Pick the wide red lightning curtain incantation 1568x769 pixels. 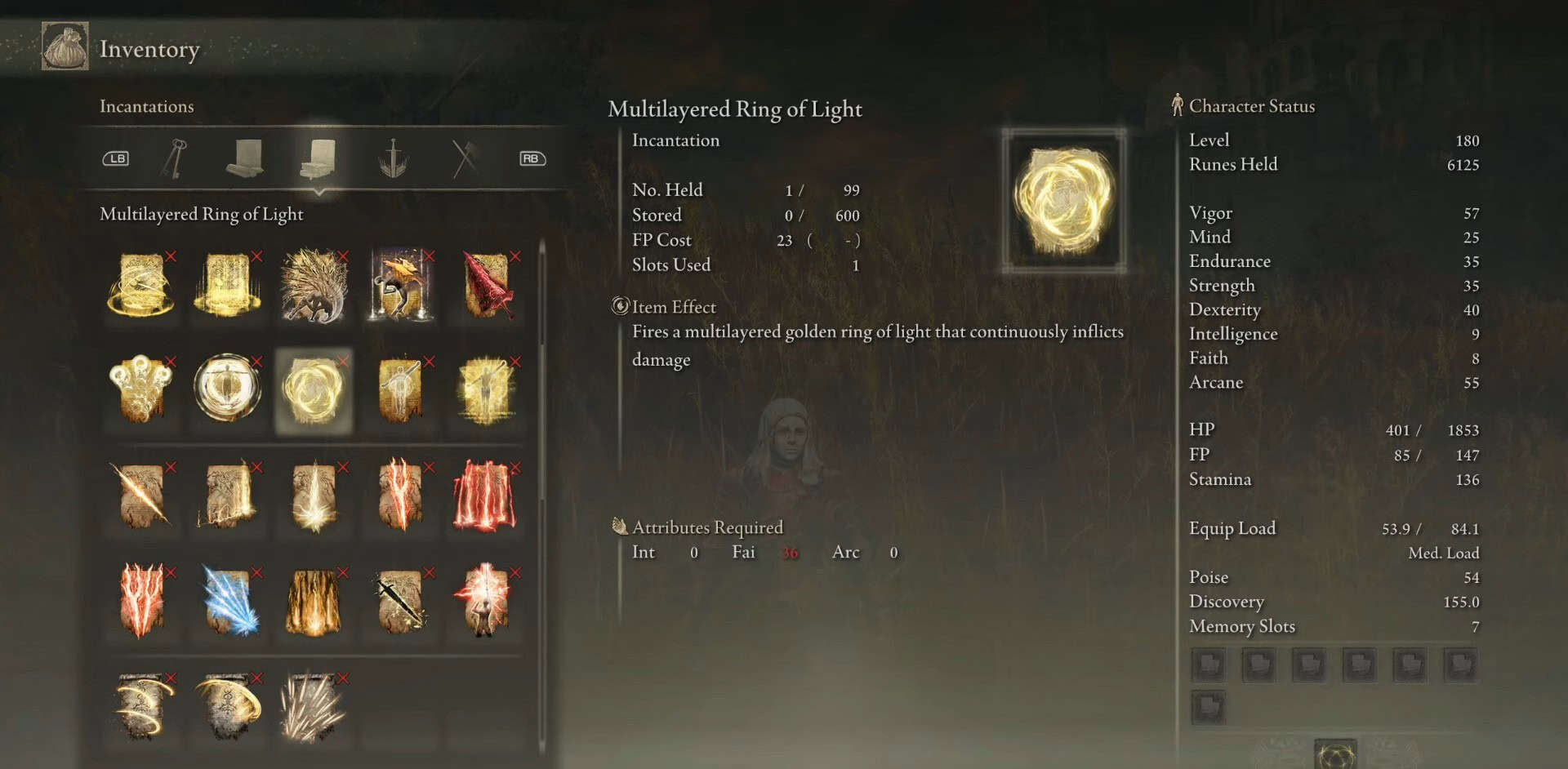[x=487, y=496]
